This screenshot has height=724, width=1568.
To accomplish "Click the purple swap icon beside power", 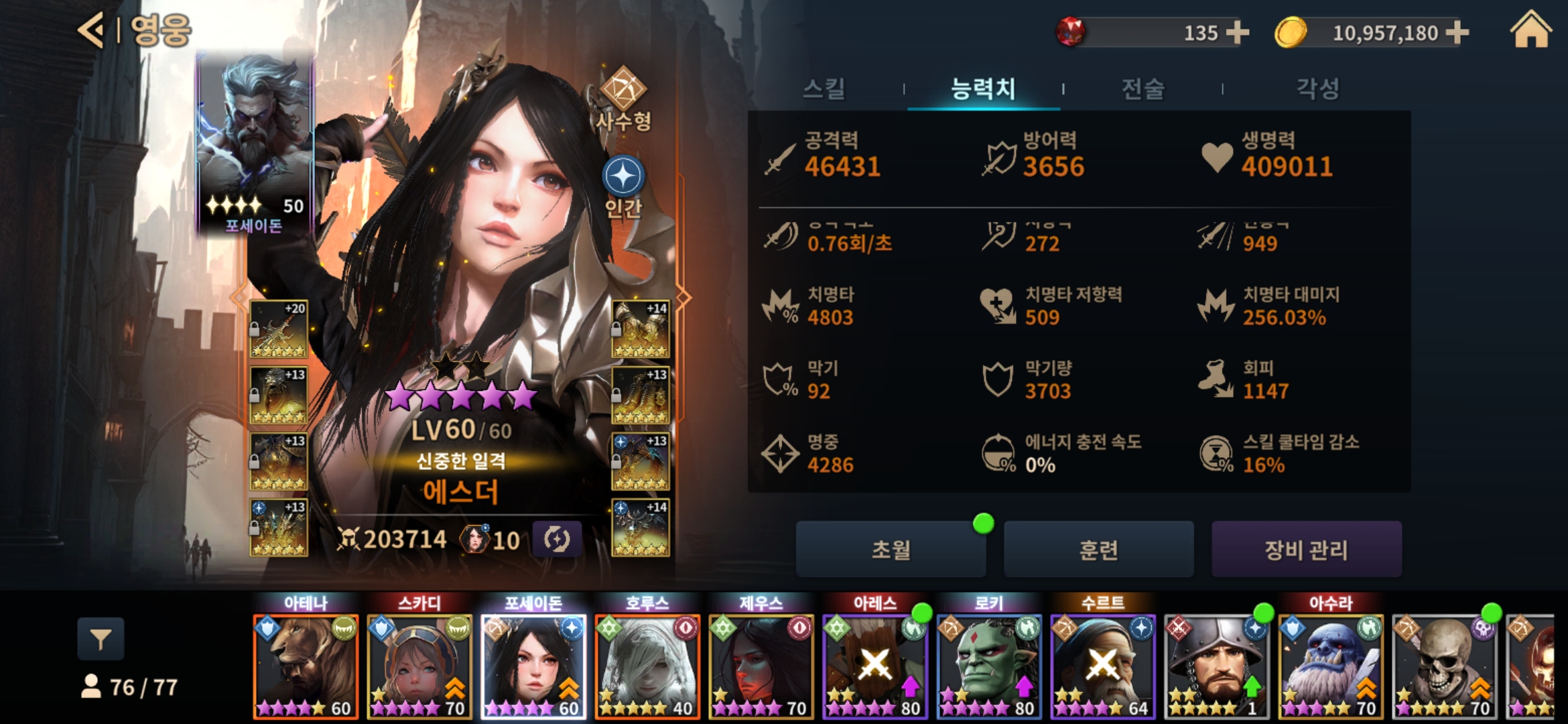I will [556, 539].
